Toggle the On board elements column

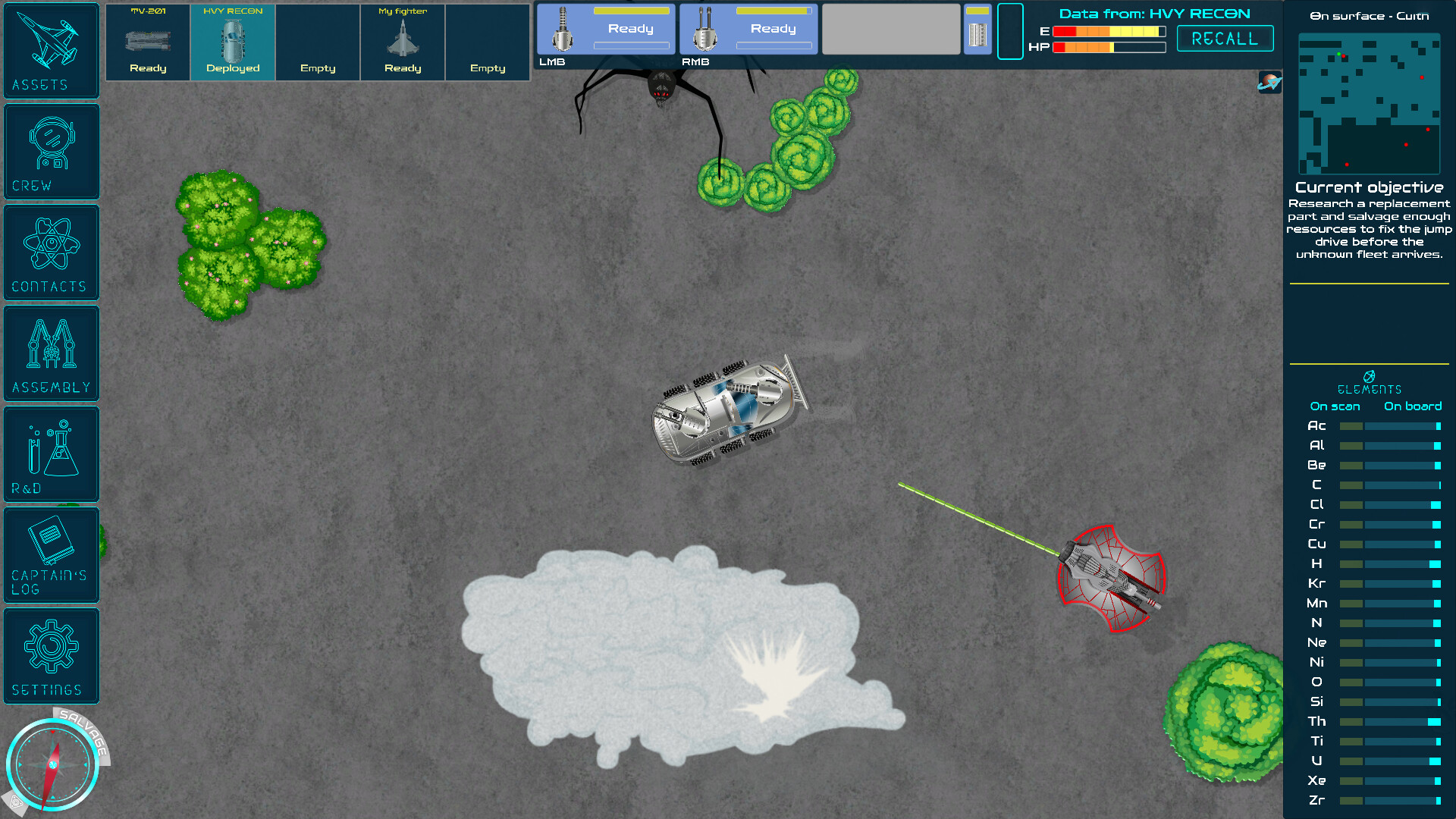click(1413, 406)
